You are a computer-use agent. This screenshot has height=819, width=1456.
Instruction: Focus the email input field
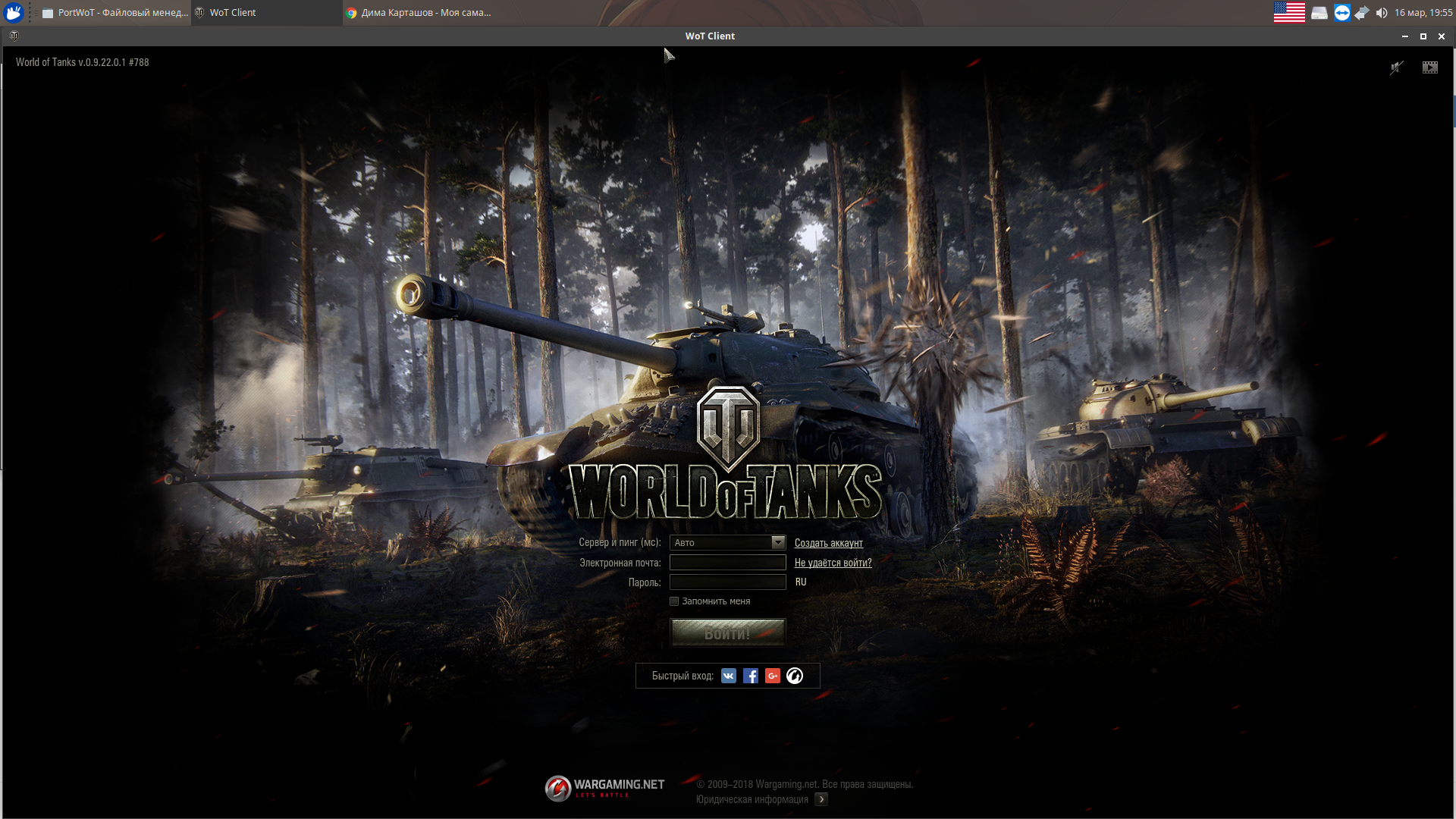pyautogui.click(x=727, y=563)
